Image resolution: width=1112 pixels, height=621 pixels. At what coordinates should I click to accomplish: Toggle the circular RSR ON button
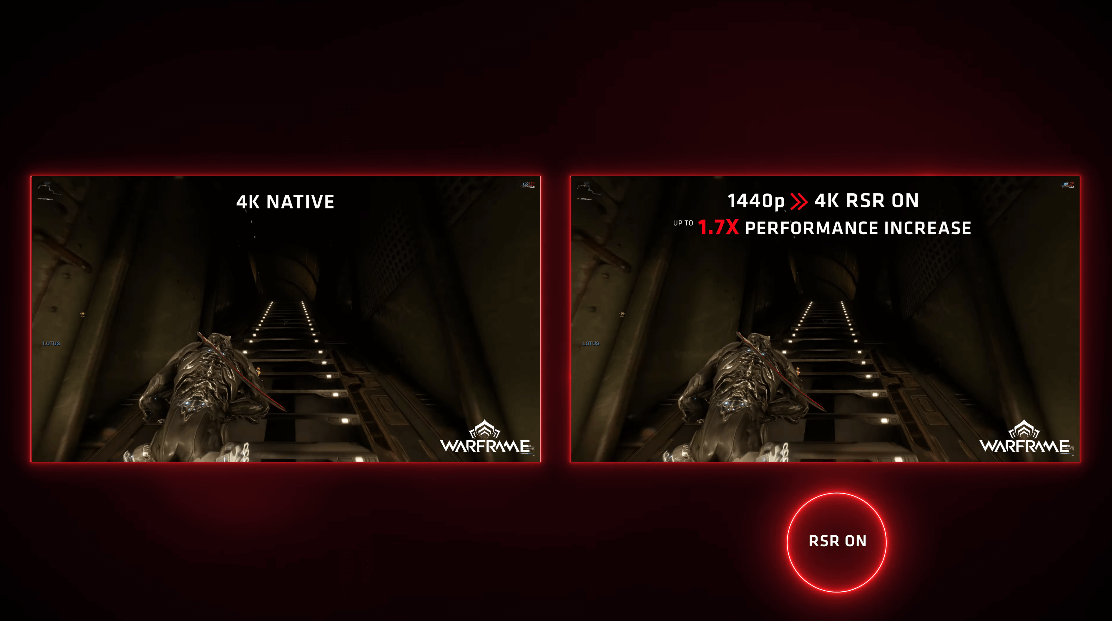[837, 541]
